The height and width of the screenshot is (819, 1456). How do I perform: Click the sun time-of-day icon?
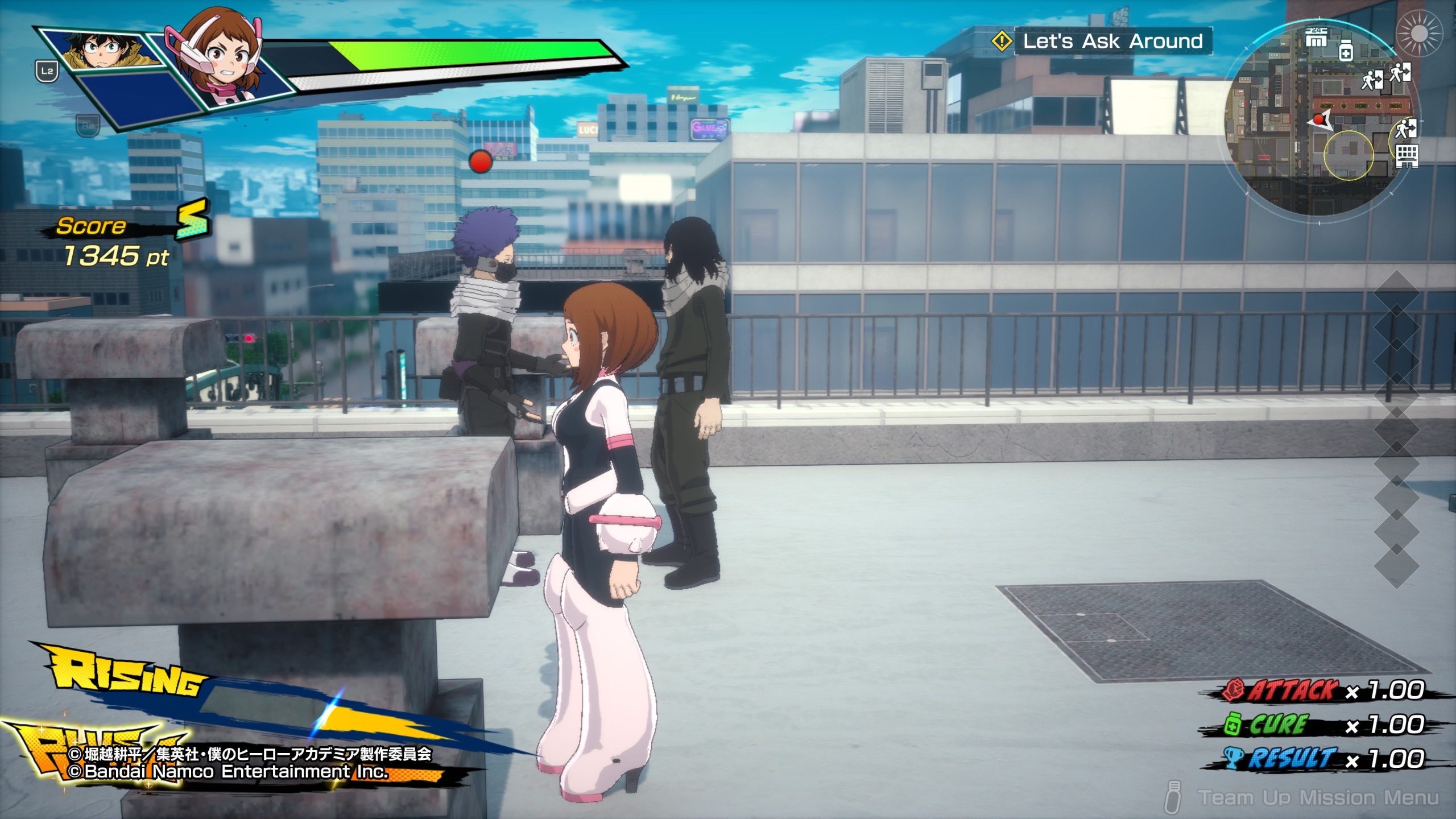click(x=1418, y=34)
